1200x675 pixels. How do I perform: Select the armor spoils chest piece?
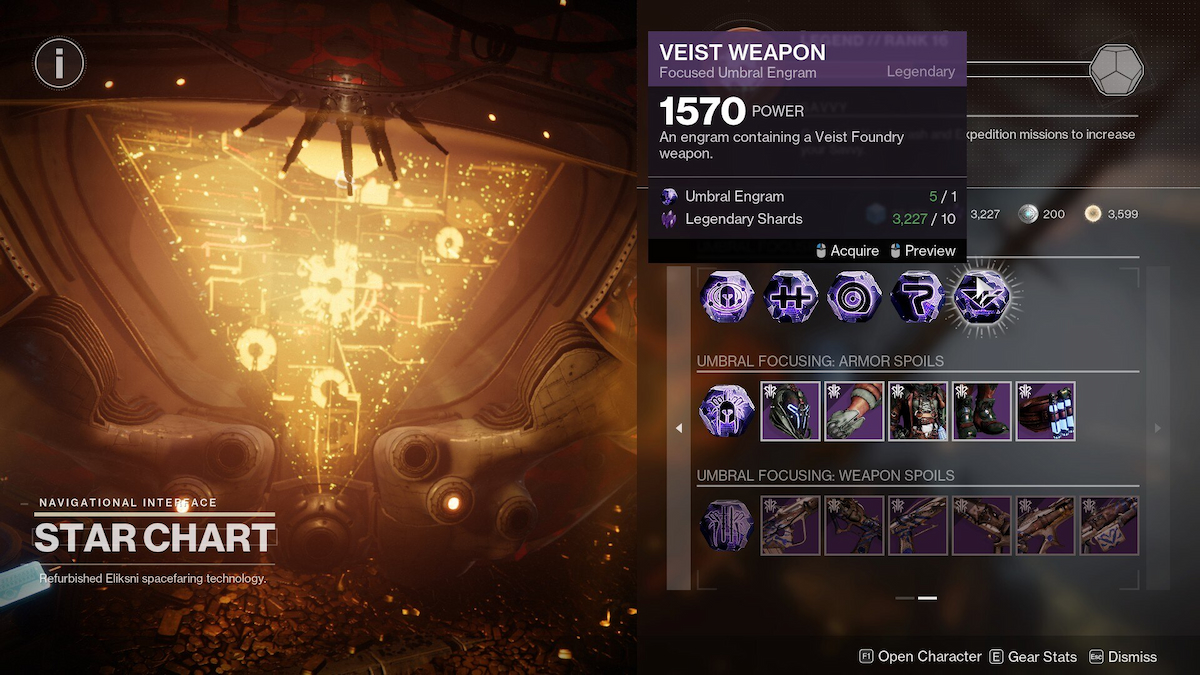coord(918,411)
